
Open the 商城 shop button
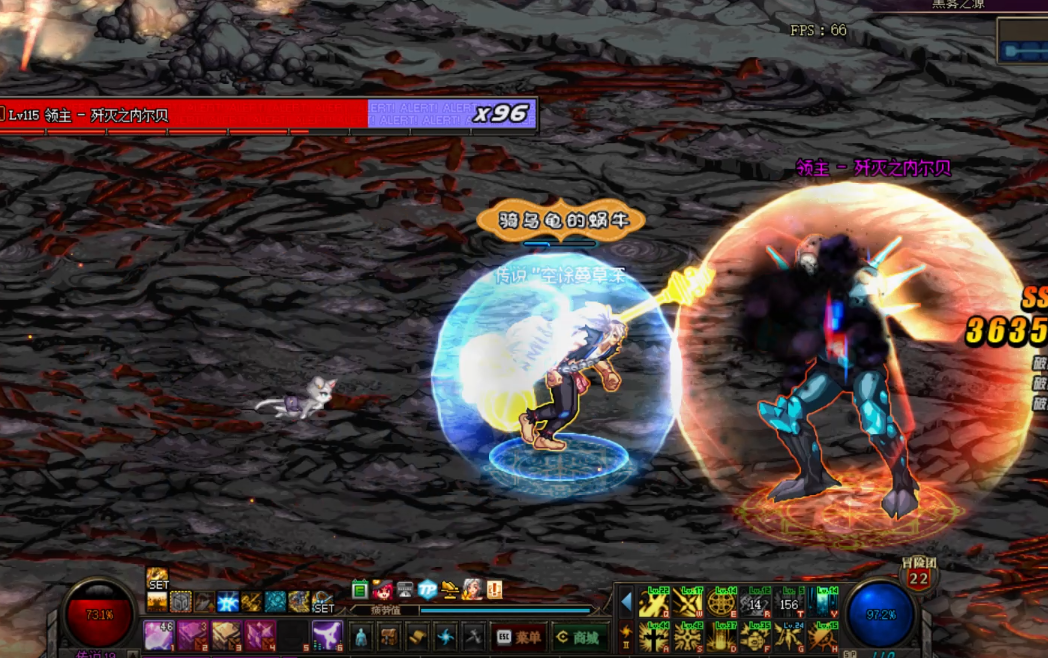[579, 637]
